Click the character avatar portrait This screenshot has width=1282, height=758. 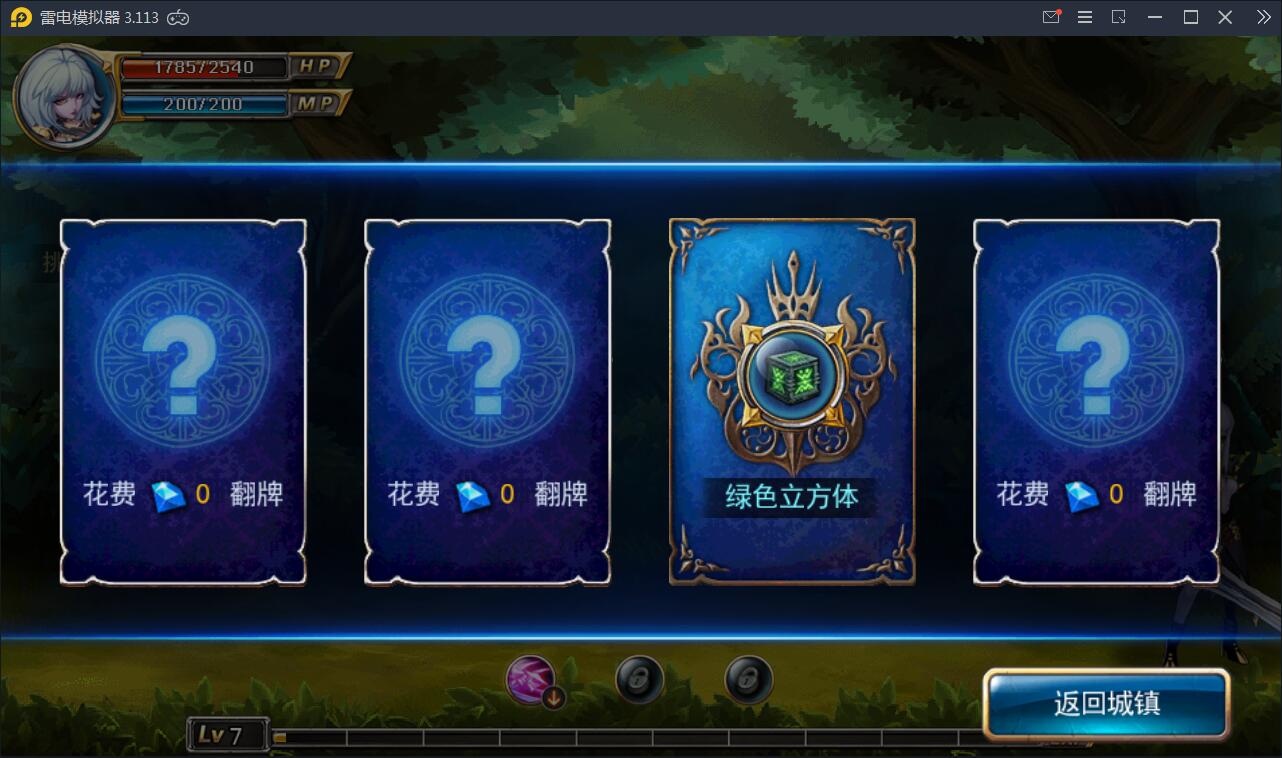click(64, 96)
